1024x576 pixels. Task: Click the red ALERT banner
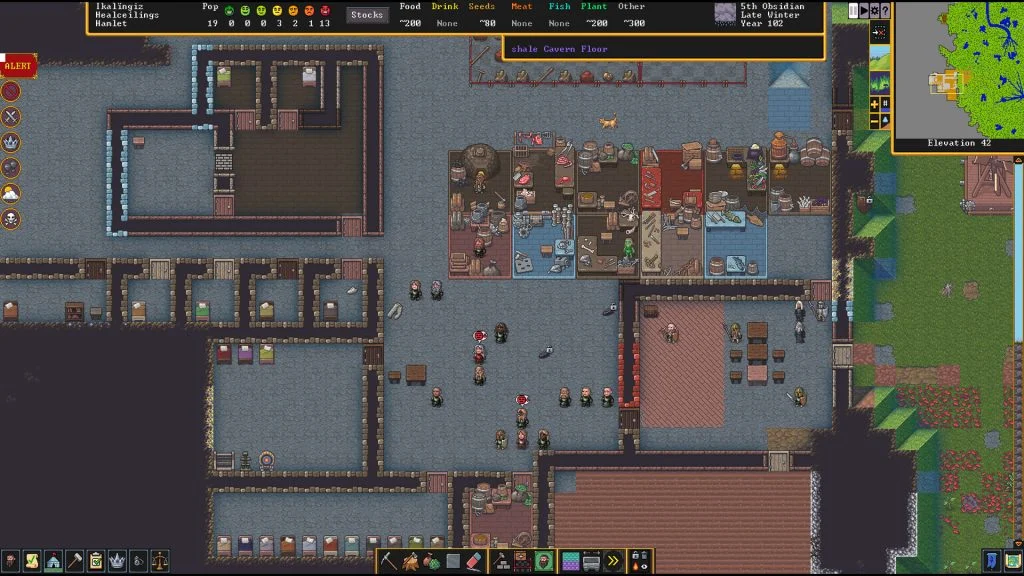coord(18,66)
